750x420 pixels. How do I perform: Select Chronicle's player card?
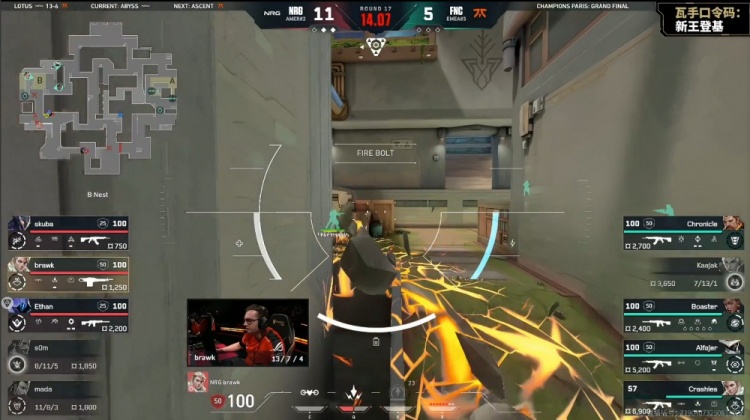[x=683, y=232]
